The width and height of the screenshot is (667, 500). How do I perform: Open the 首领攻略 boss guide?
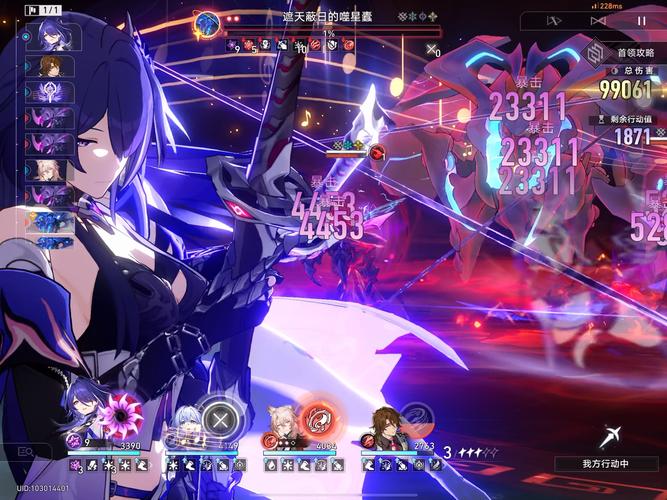(622, 52)
